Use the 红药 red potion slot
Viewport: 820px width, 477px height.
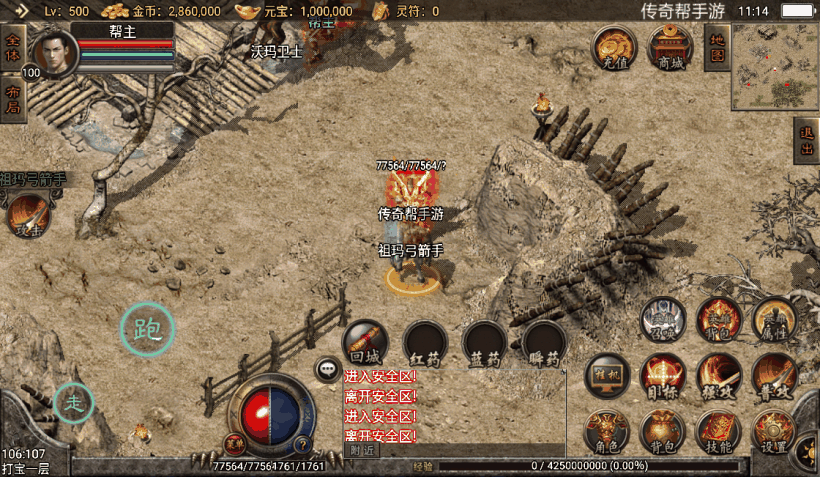point(425,342)
